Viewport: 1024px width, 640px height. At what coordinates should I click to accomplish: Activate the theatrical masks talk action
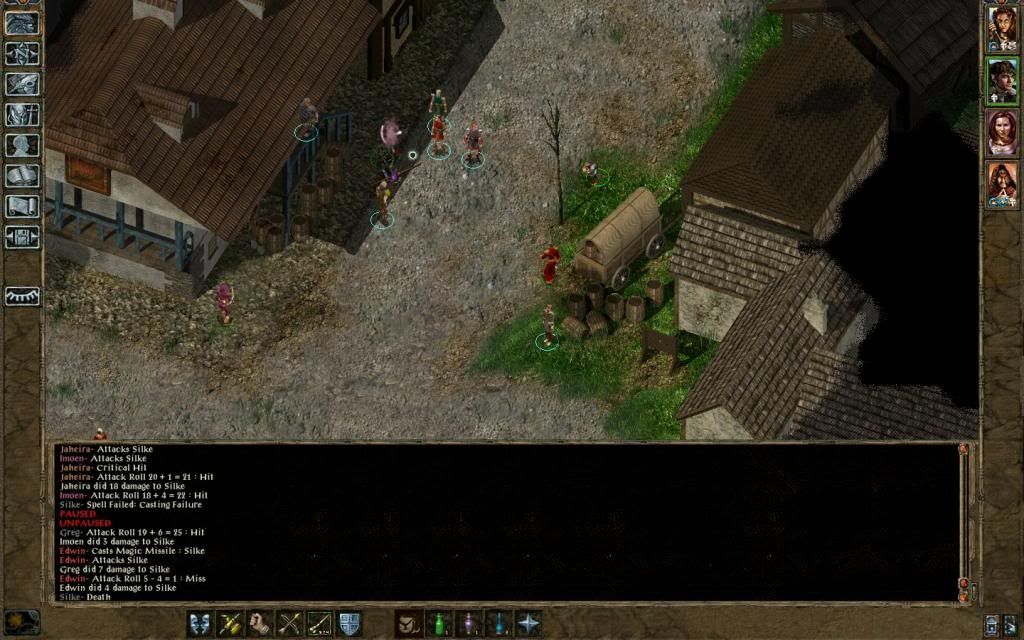tap(200, 623)
